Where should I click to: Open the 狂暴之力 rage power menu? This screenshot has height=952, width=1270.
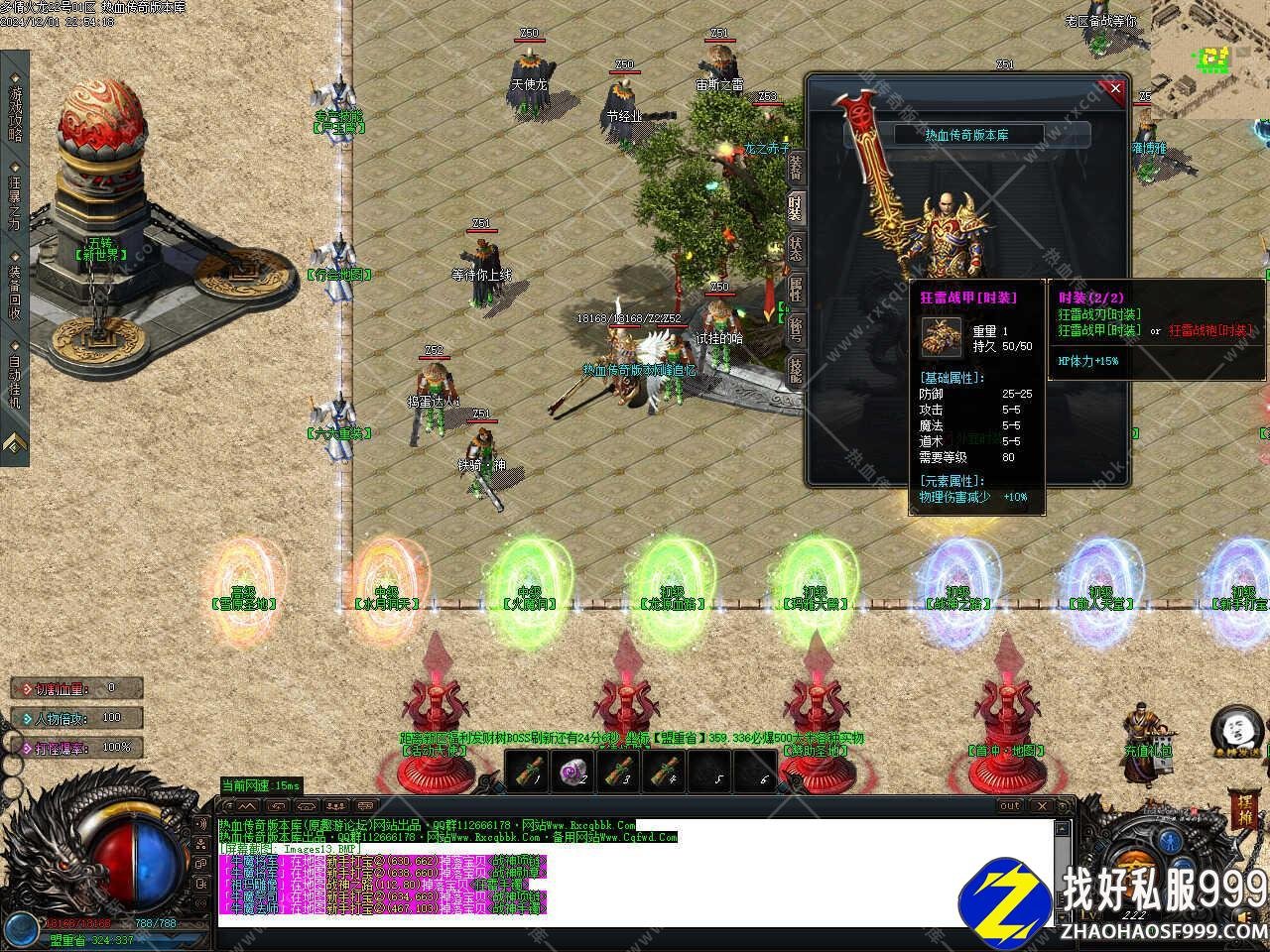click(x=15, y=201)
